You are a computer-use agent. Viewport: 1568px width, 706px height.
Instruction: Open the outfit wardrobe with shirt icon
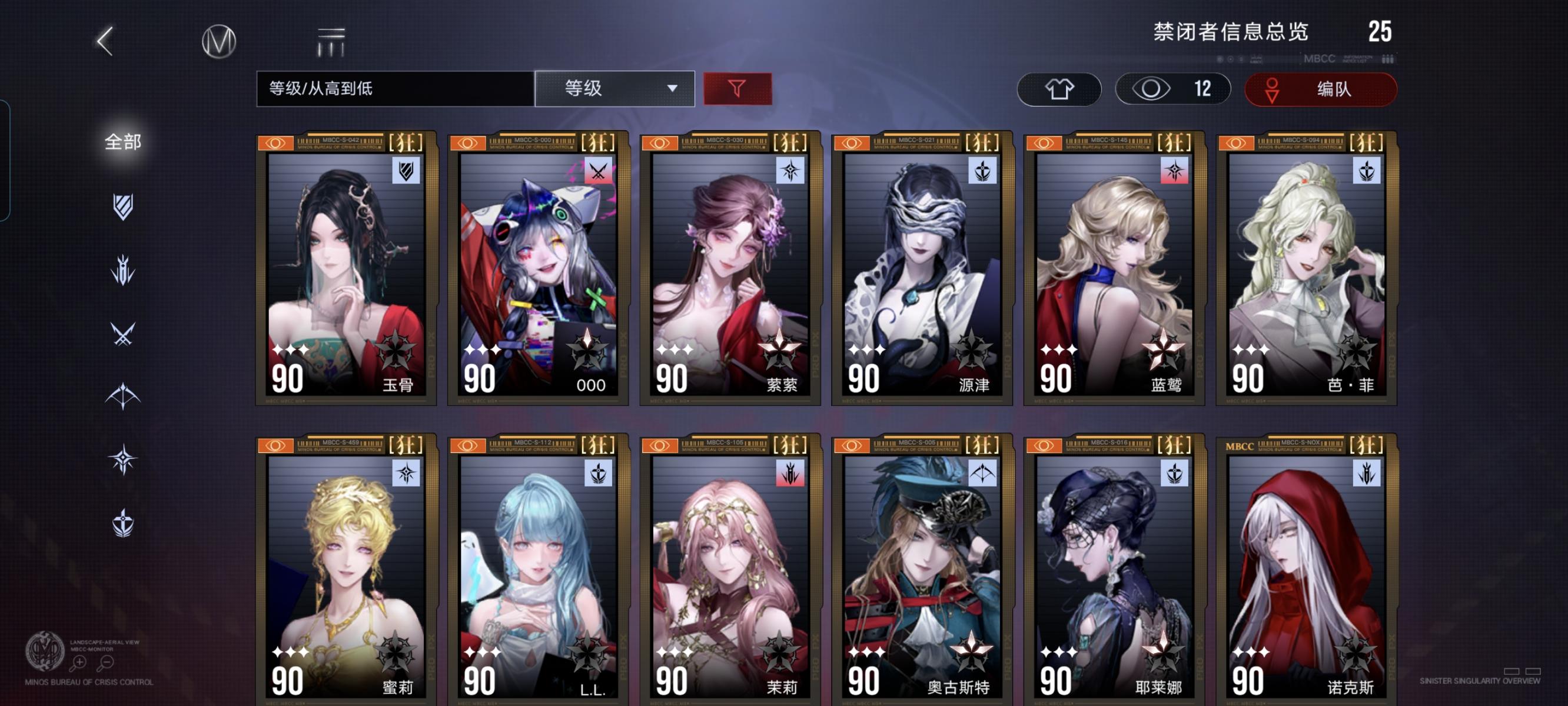pyautogui.click(x=1059, y=89)
